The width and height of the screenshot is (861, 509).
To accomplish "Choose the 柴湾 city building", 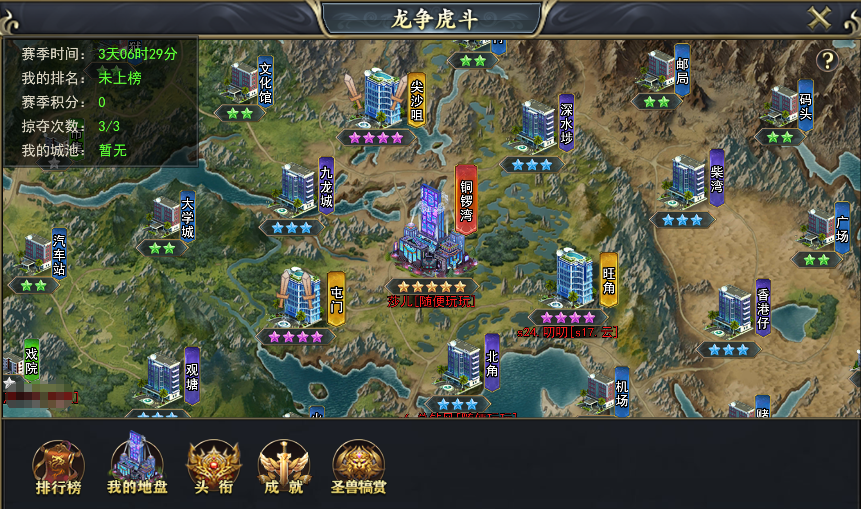I will (x=687, y=179).
